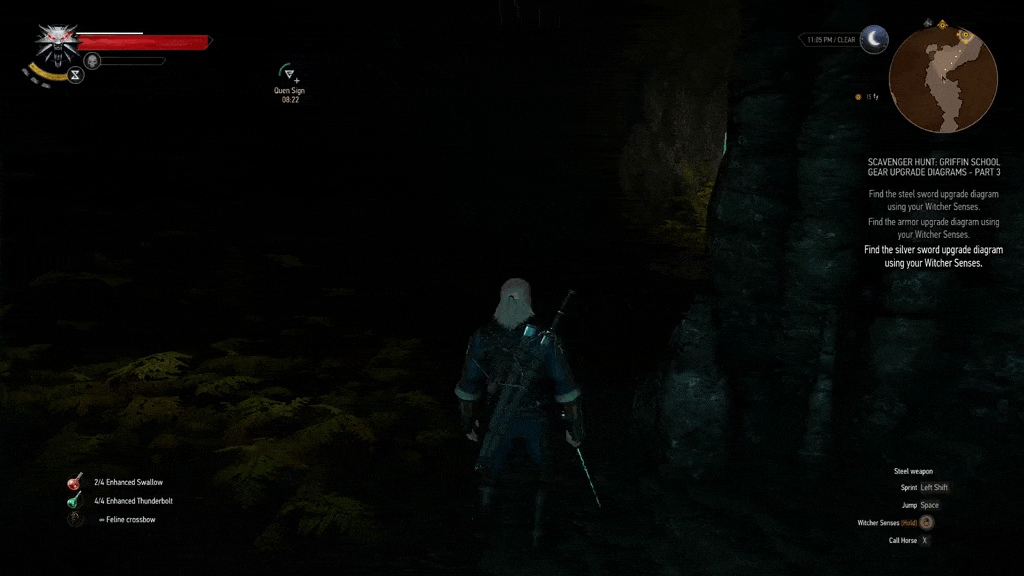Click the skull toxicity icon
Screen dimensions: 1024x576
pos(92,60)
